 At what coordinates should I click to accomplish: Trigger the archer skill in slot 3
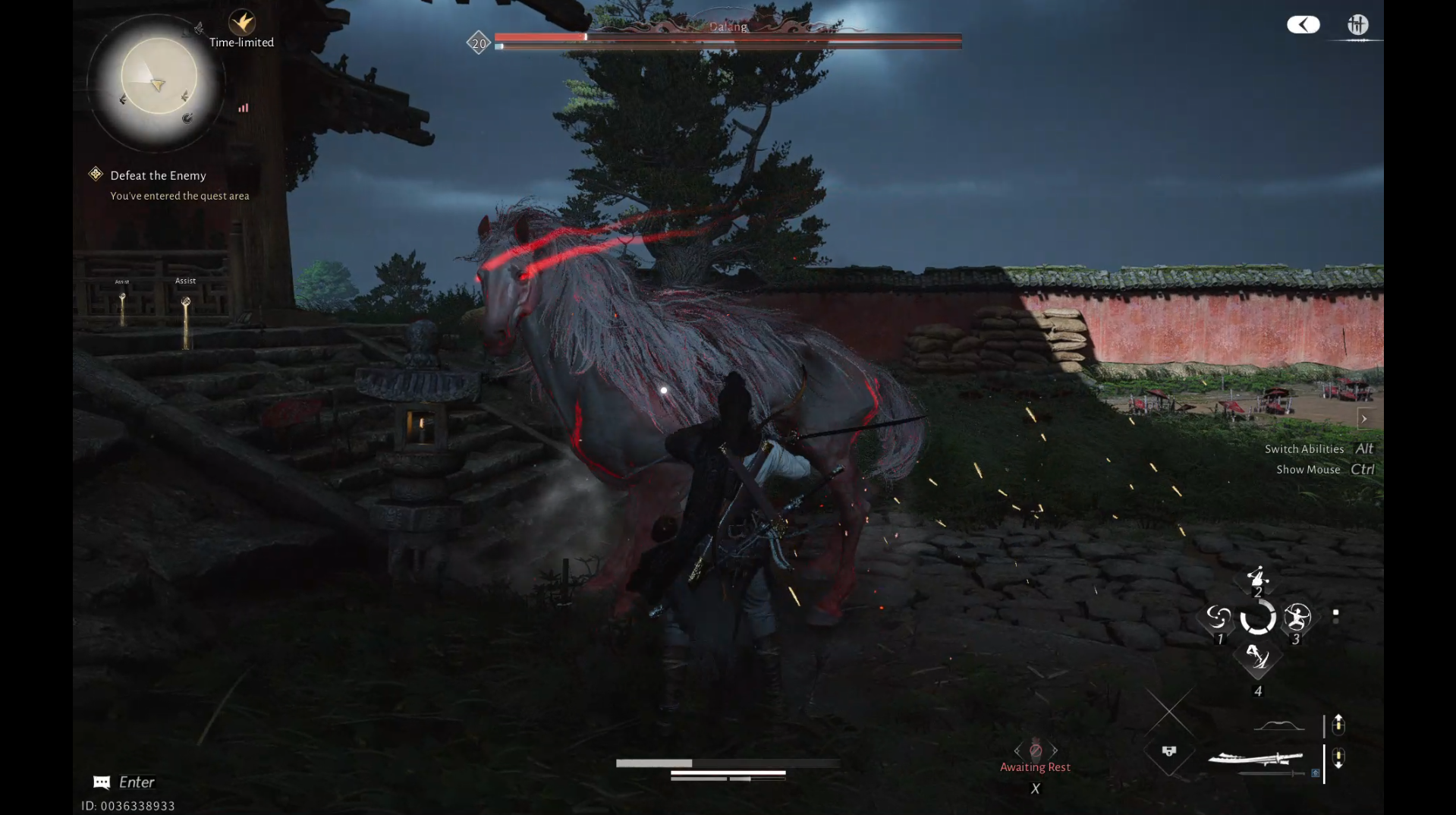tap(1297, 618)
